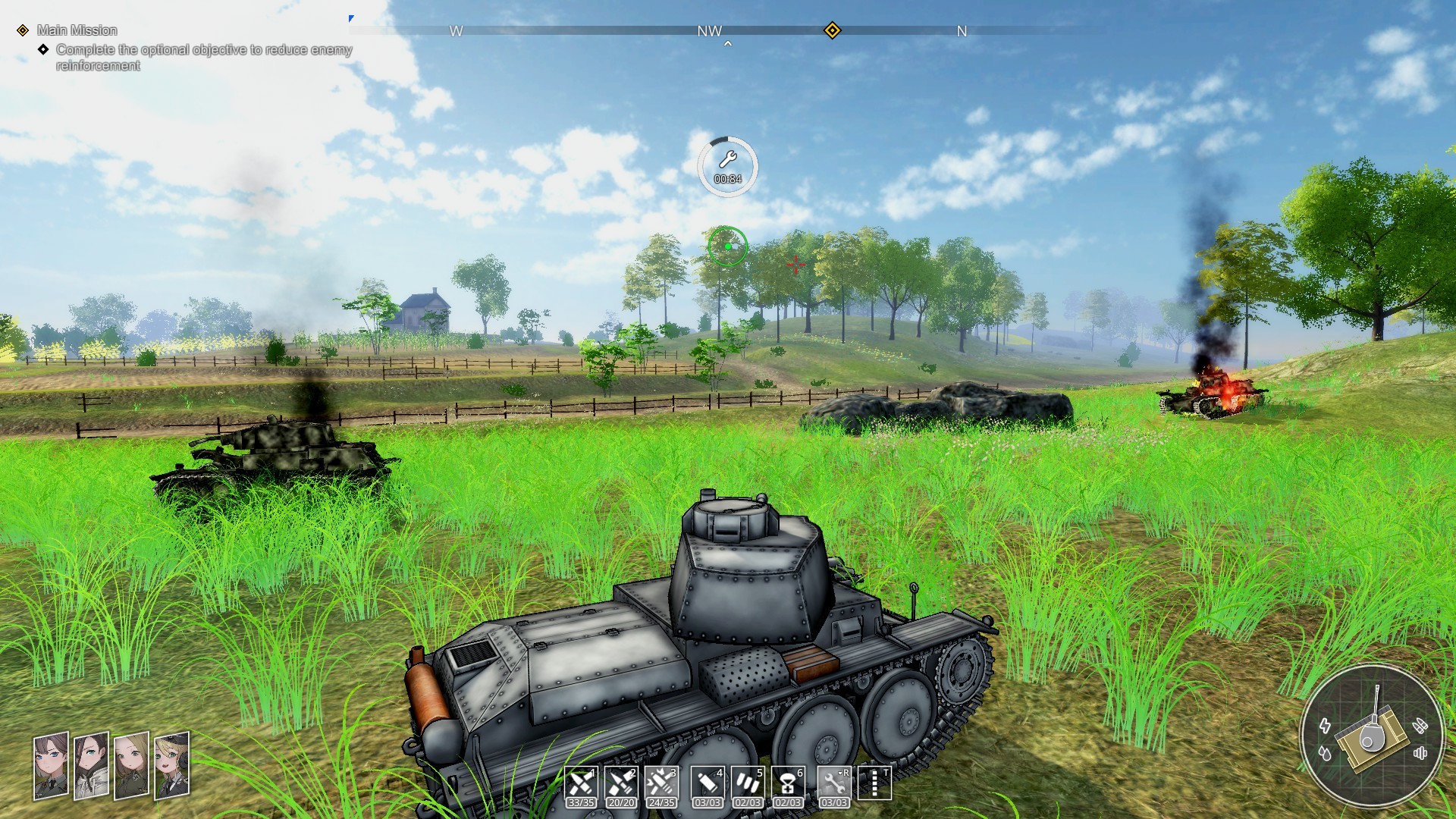The width and height of the screenshot is (1456, 819).
Task: Click the optional objective mission text
Action: [x=202, y=49]
